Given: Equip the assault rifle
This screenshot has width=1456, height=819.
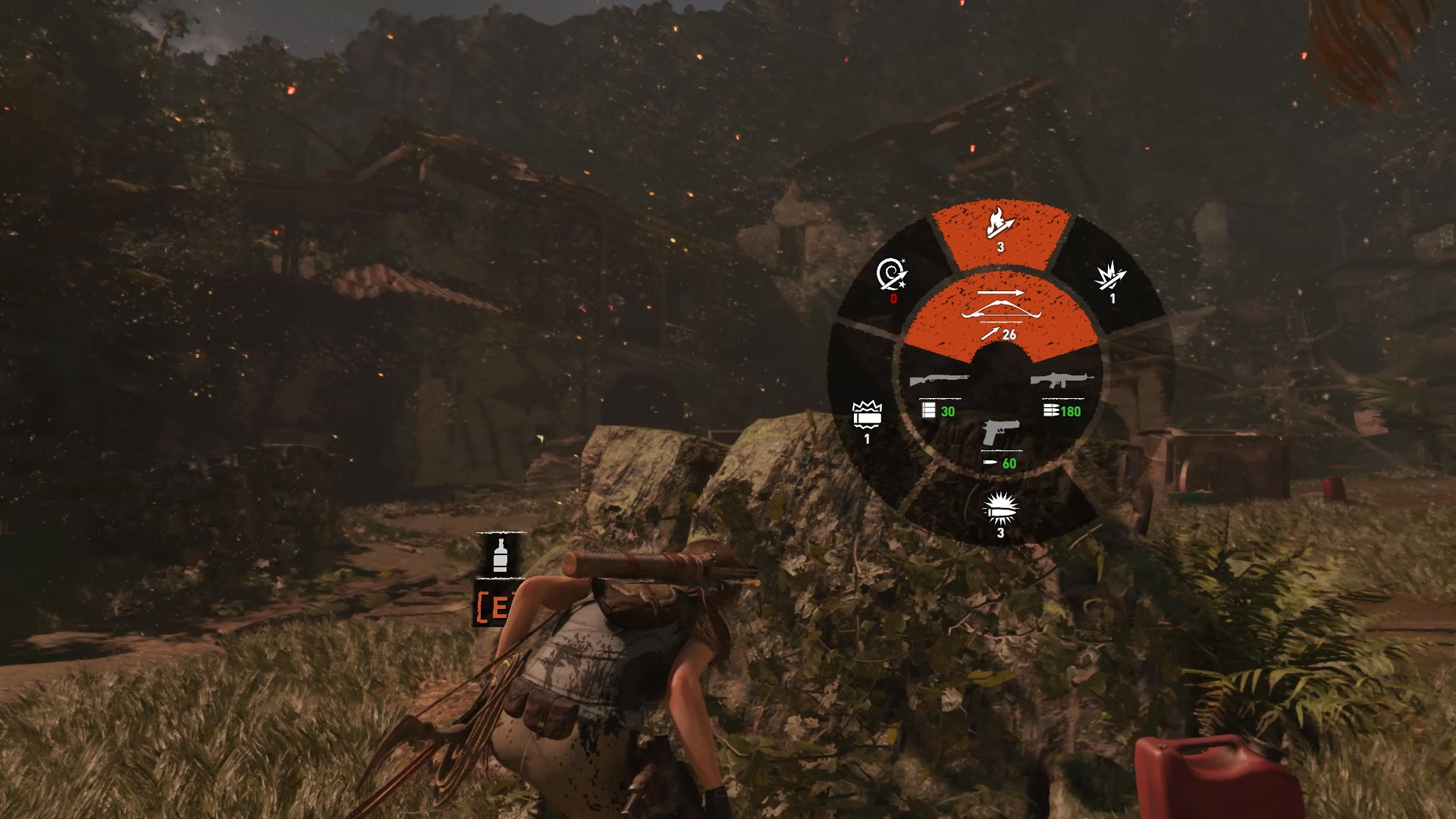Looking at the screenshot, I should 1062,391.
